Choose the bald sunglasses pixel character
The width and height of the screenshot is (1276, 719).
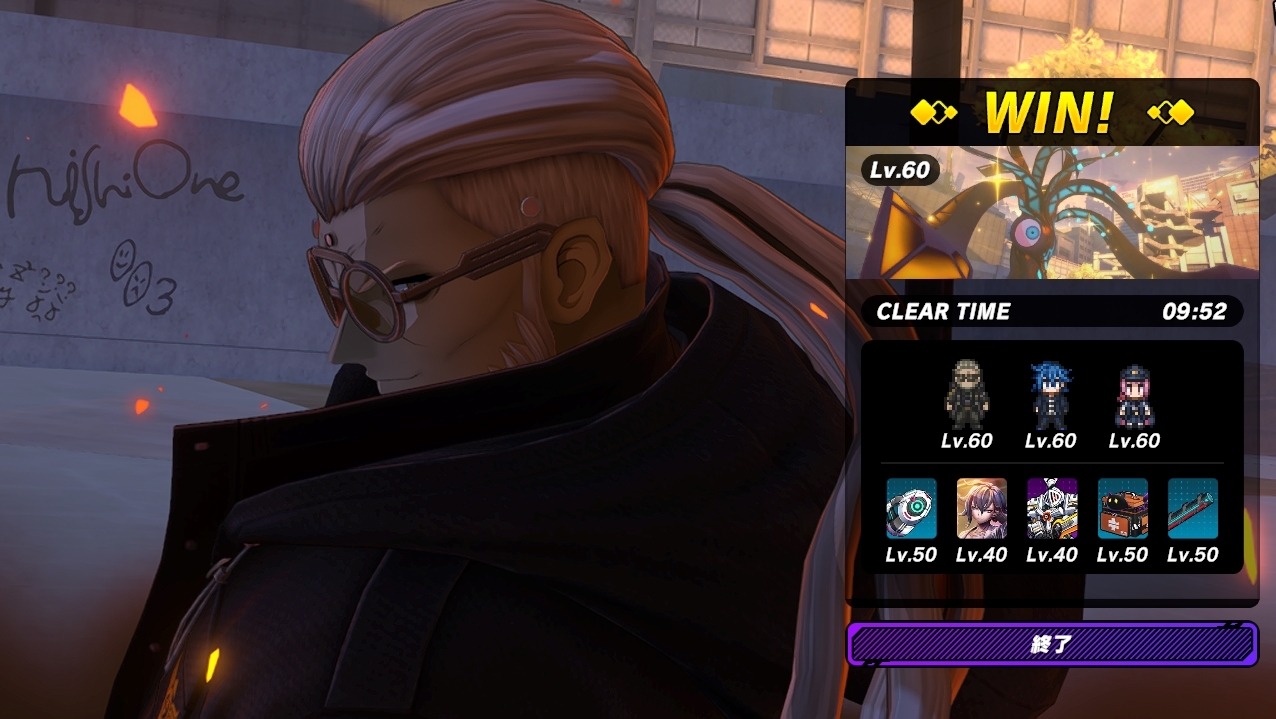[967, 395]
